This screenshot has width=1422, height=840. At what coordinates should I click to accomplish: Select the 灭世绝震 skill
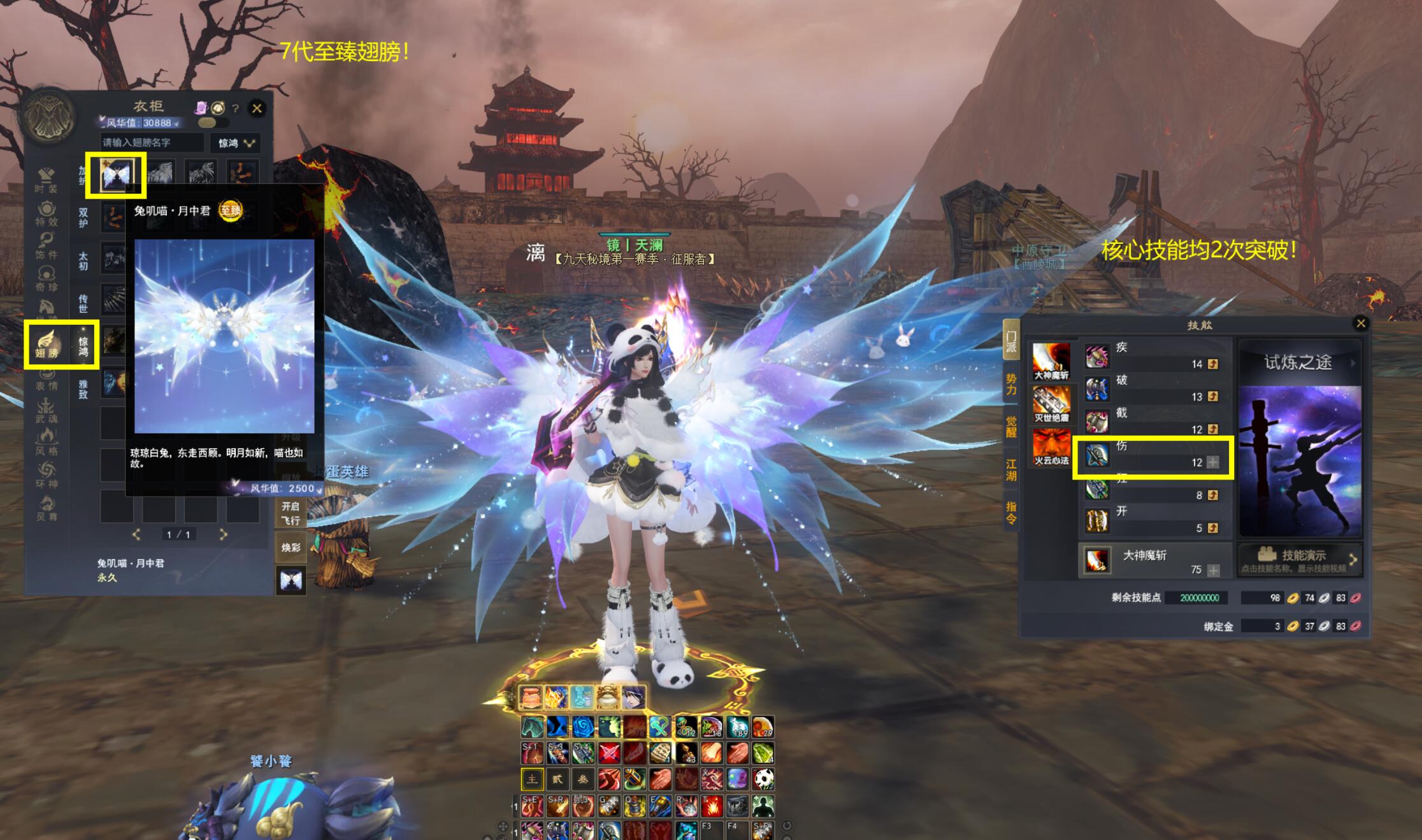coord(1051,405)
